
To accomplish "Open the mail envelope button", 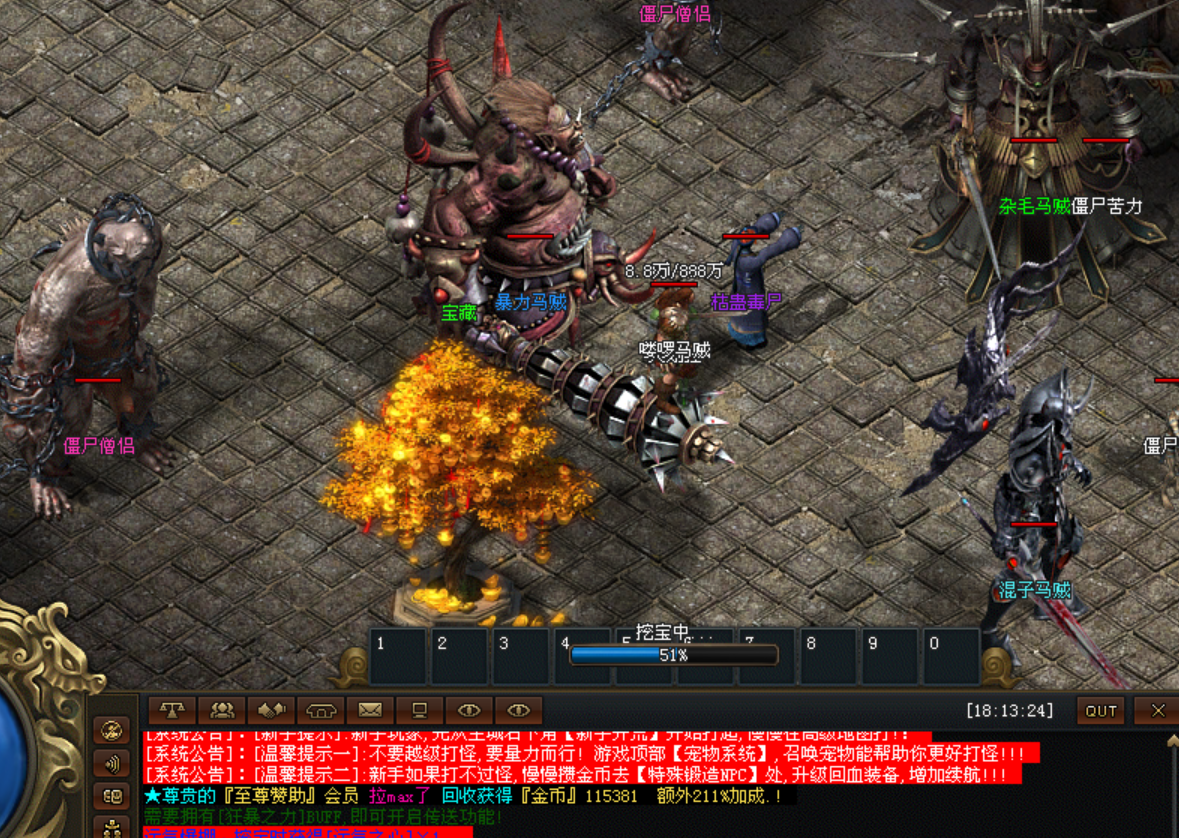I will point(370,710).
